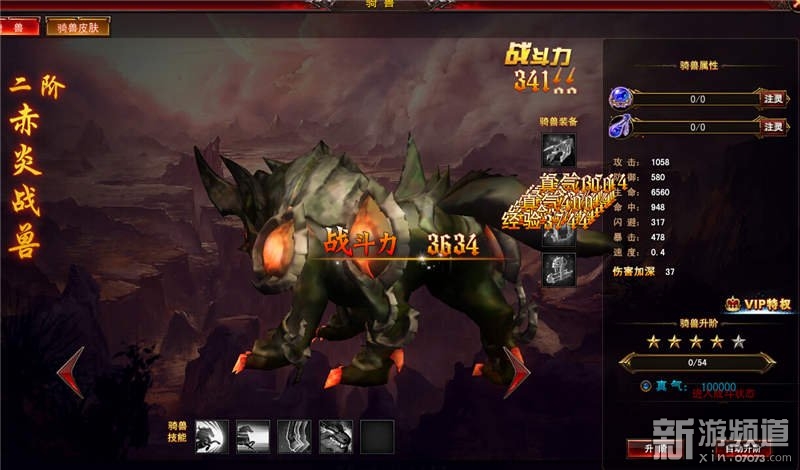Show the previous mount with the left arrow
The image size is (800, 470).
tap(70, 371)
